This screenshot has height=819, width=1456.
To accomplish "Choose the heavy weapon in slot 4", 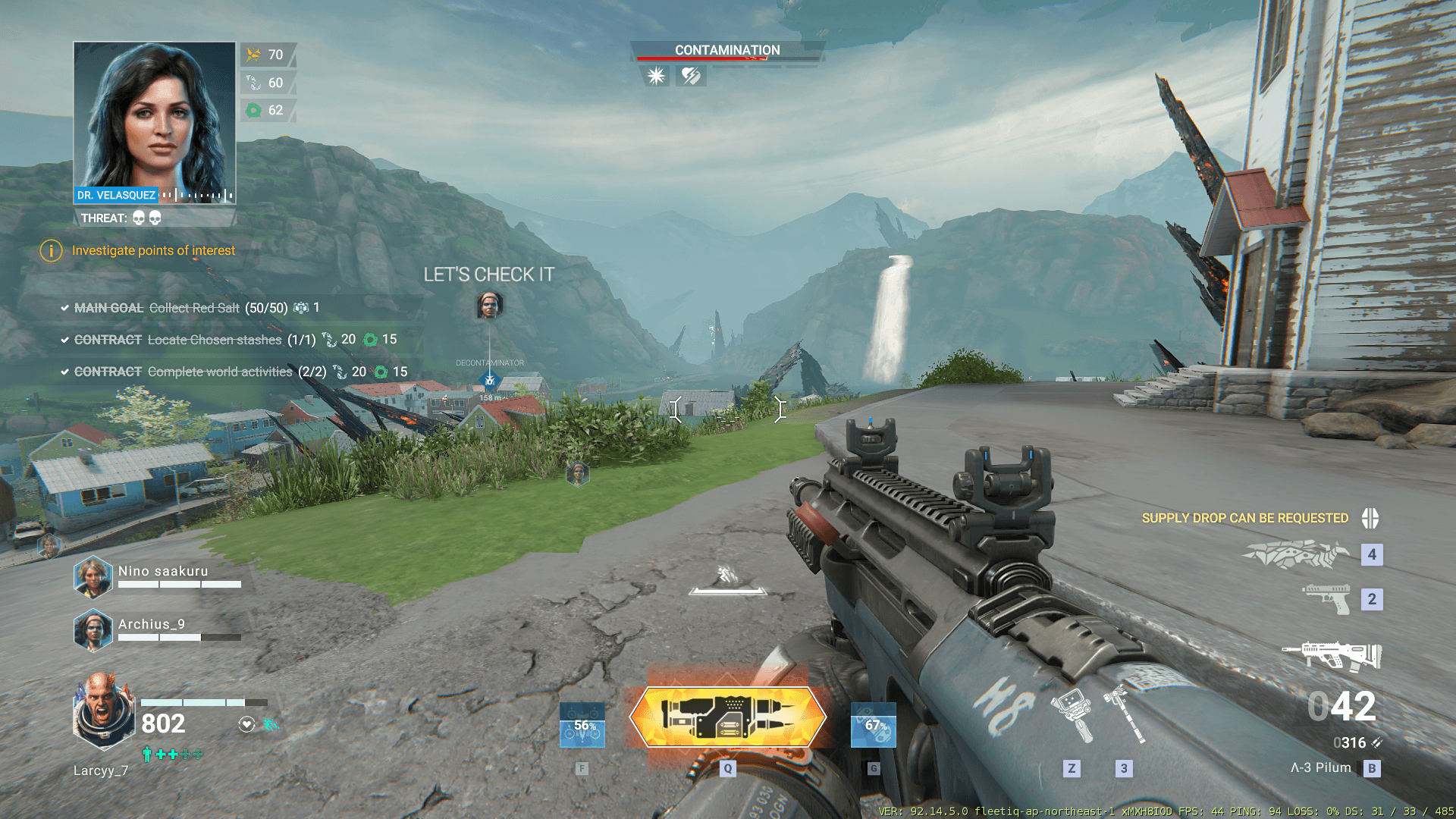I will point(1296,554).
